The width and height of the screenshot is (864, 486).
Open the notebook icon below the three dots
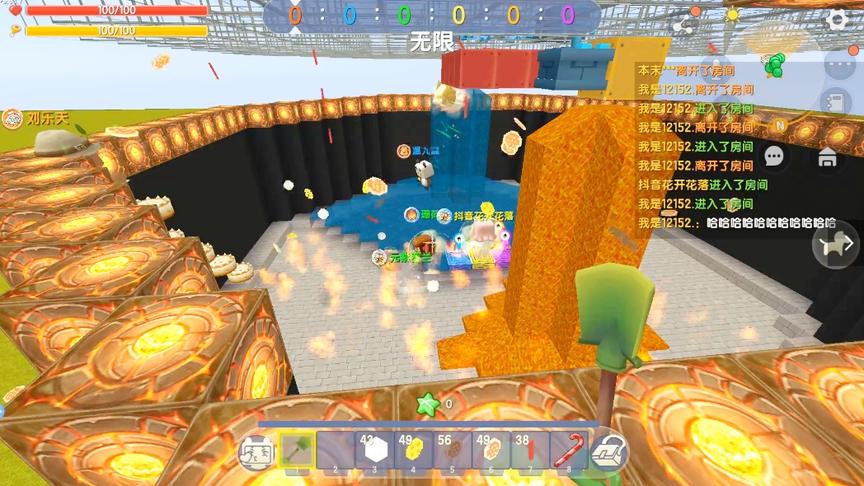(x=835, y=102)
